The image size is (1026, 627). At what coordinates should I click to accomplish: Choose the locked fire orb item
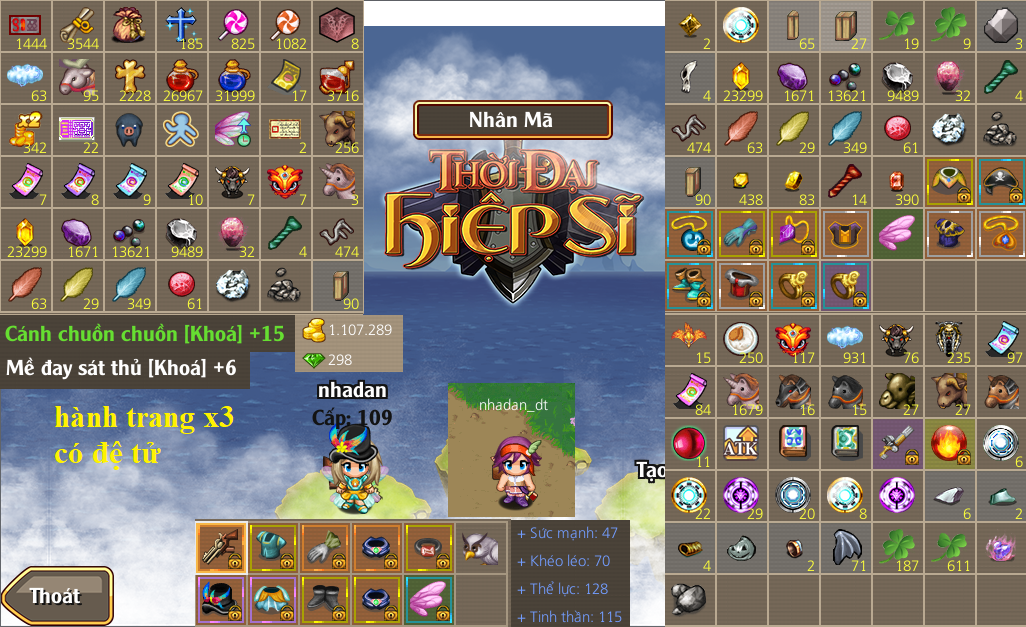pyautogui.click(x=949, y=443)
